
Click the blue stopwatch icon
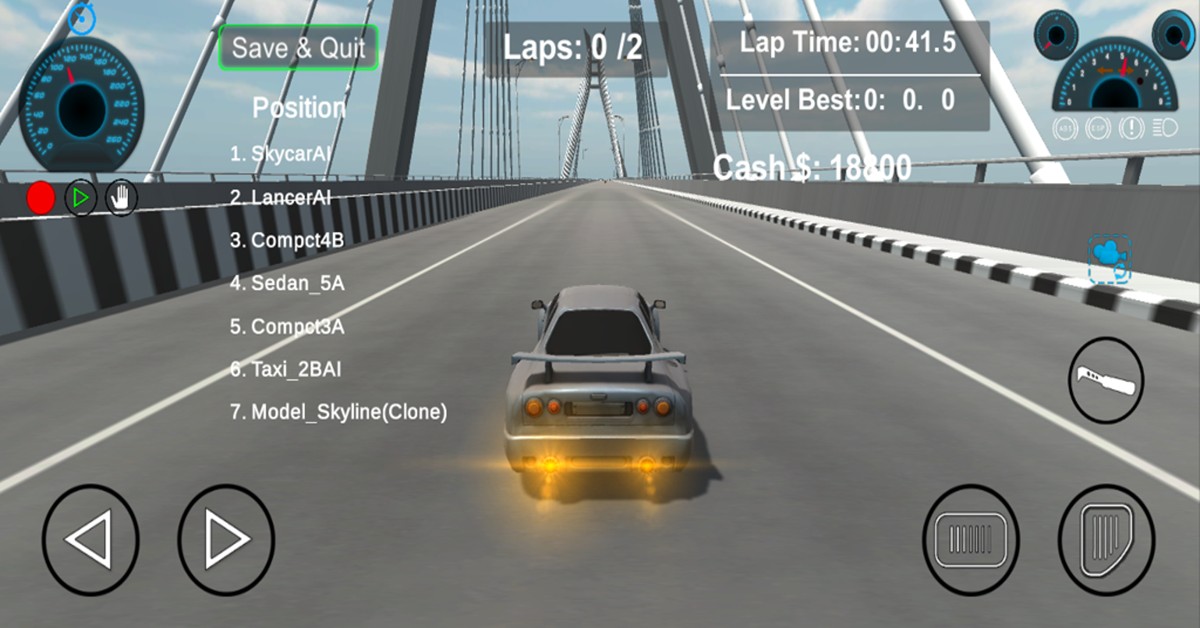81,15
